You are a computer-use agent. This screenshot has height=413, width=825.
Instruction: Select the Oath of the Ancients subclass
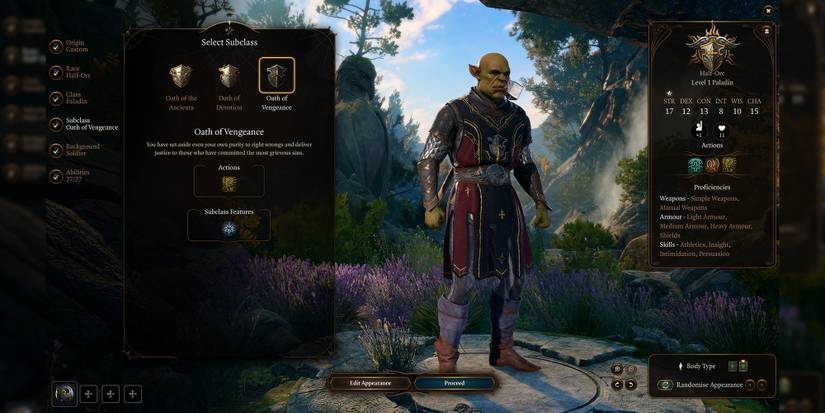pyautogui.click(x=181, y=77)
